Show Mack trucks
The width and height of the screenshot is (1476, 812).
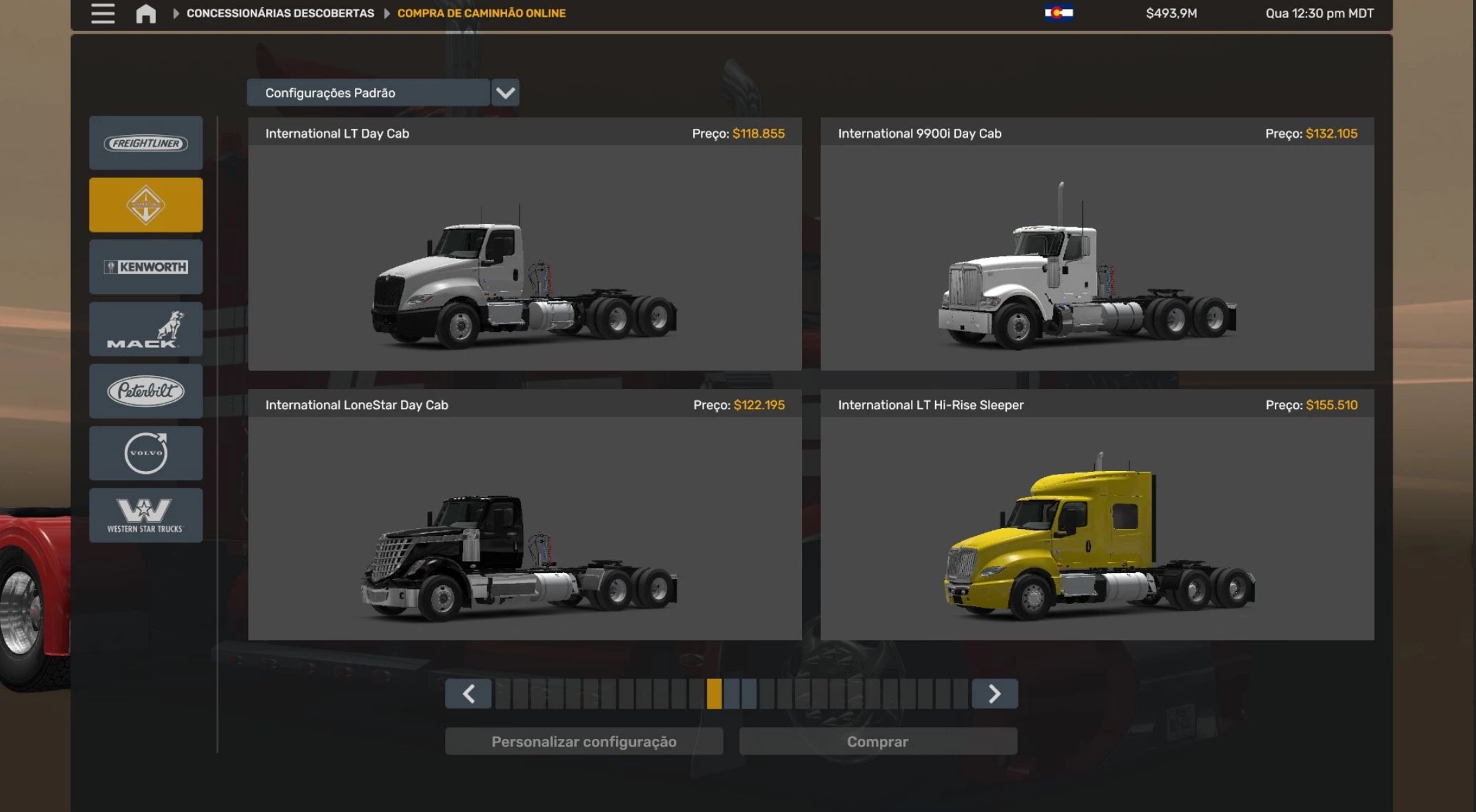[145, 329]
